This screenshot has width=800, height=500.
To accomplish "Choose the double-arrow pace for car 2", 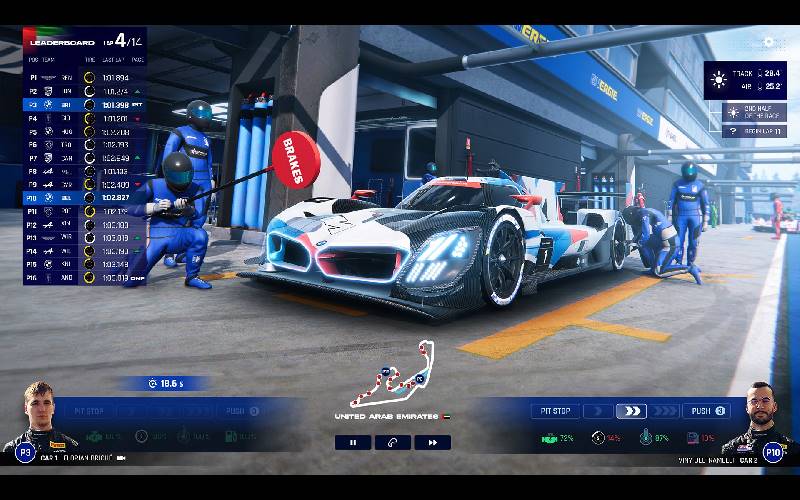I will pyautogui.click(x=631, y=411).
